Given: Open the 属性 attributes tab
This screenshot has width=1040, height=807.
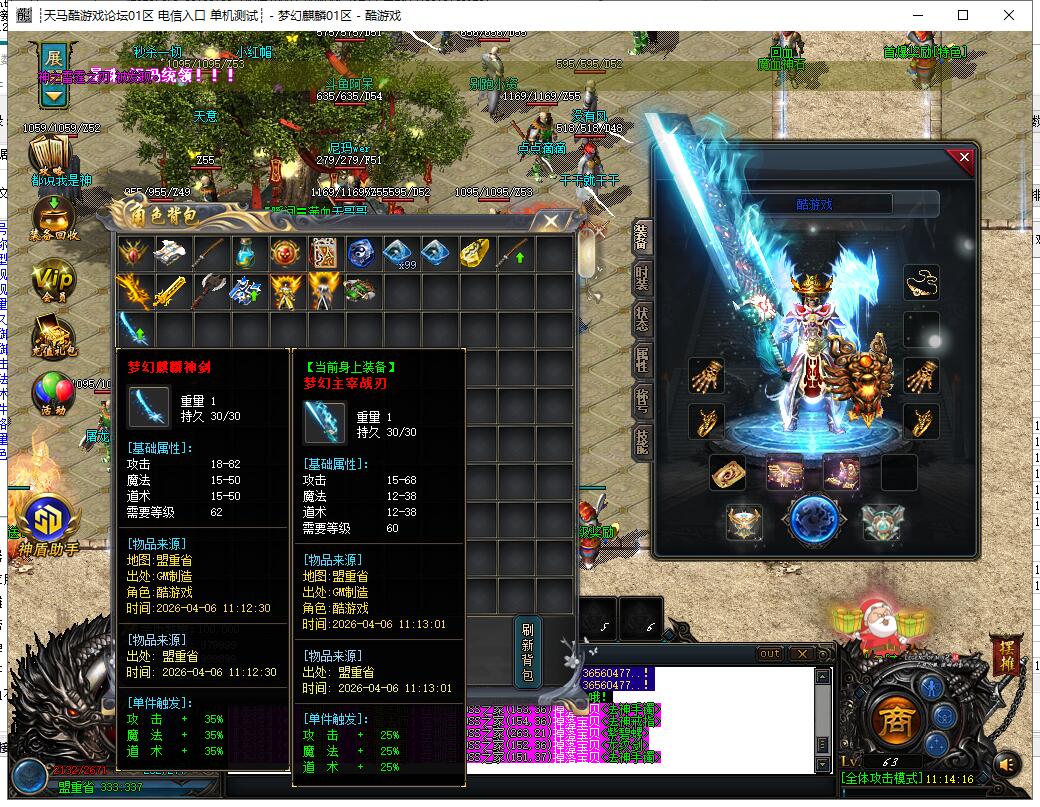Looking at the screenshot, I should [x=641, y=359].
